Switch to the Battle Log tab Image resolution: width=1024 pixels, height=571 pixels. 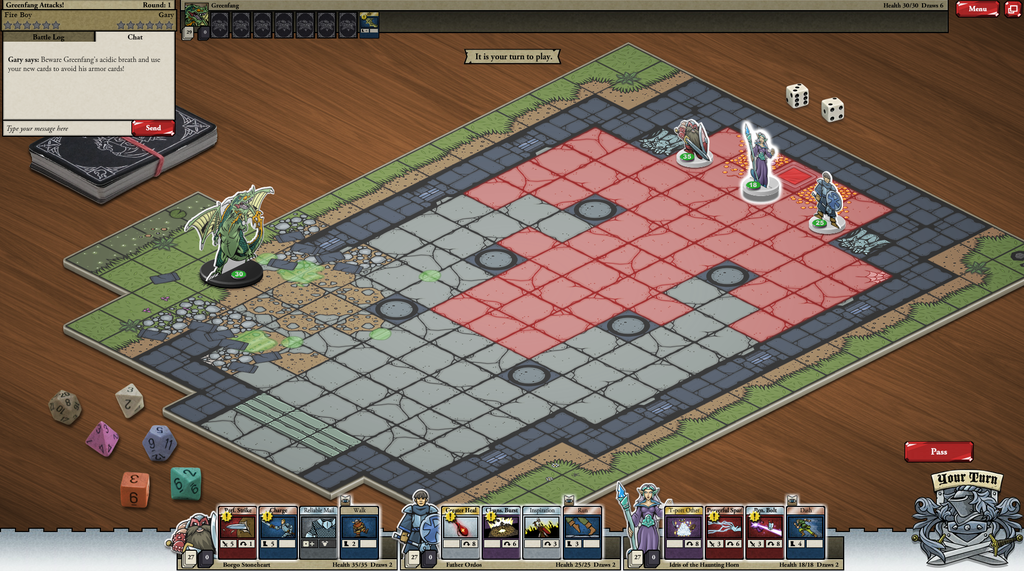(x=48, y=37)
